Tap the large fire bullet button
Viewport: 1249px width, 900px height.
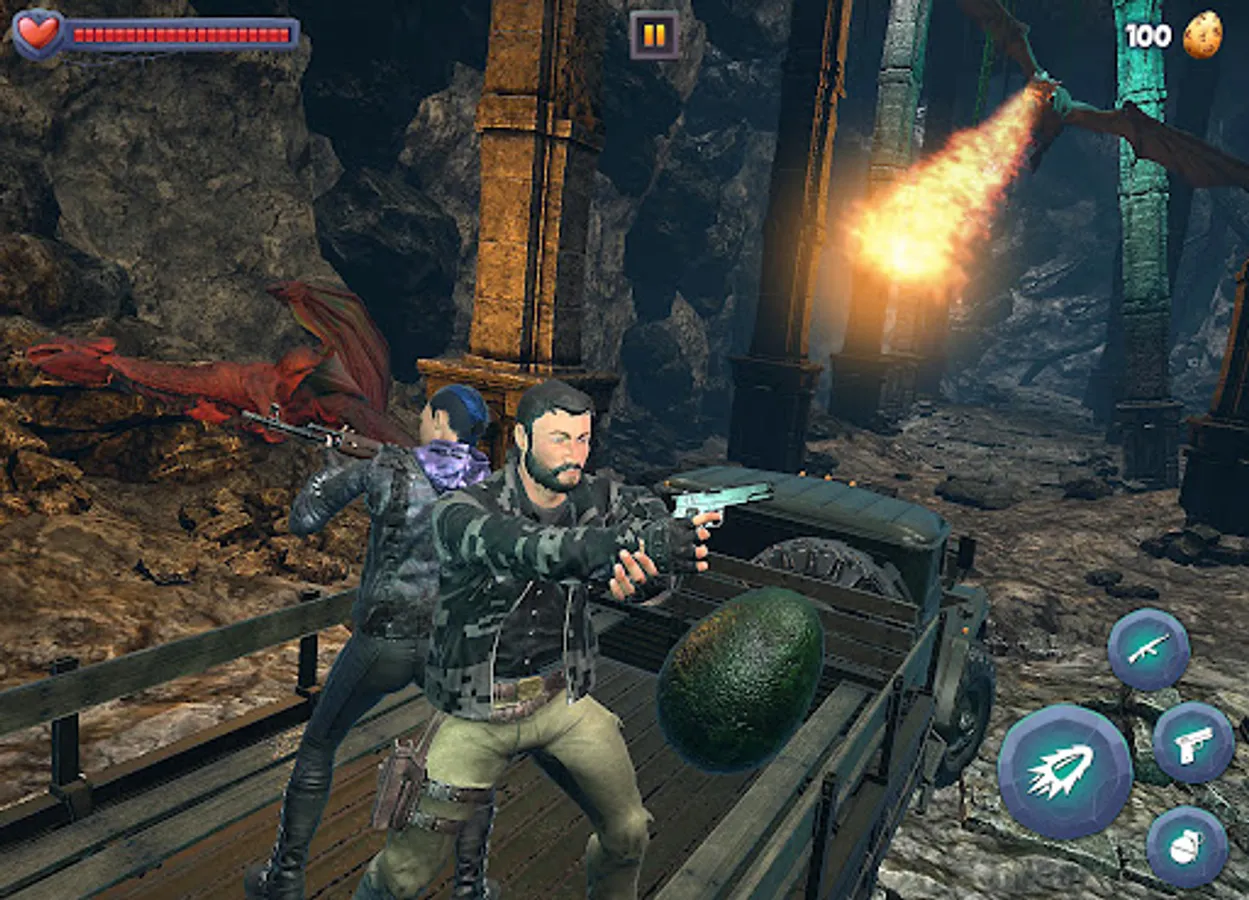tap(1064, 771)
